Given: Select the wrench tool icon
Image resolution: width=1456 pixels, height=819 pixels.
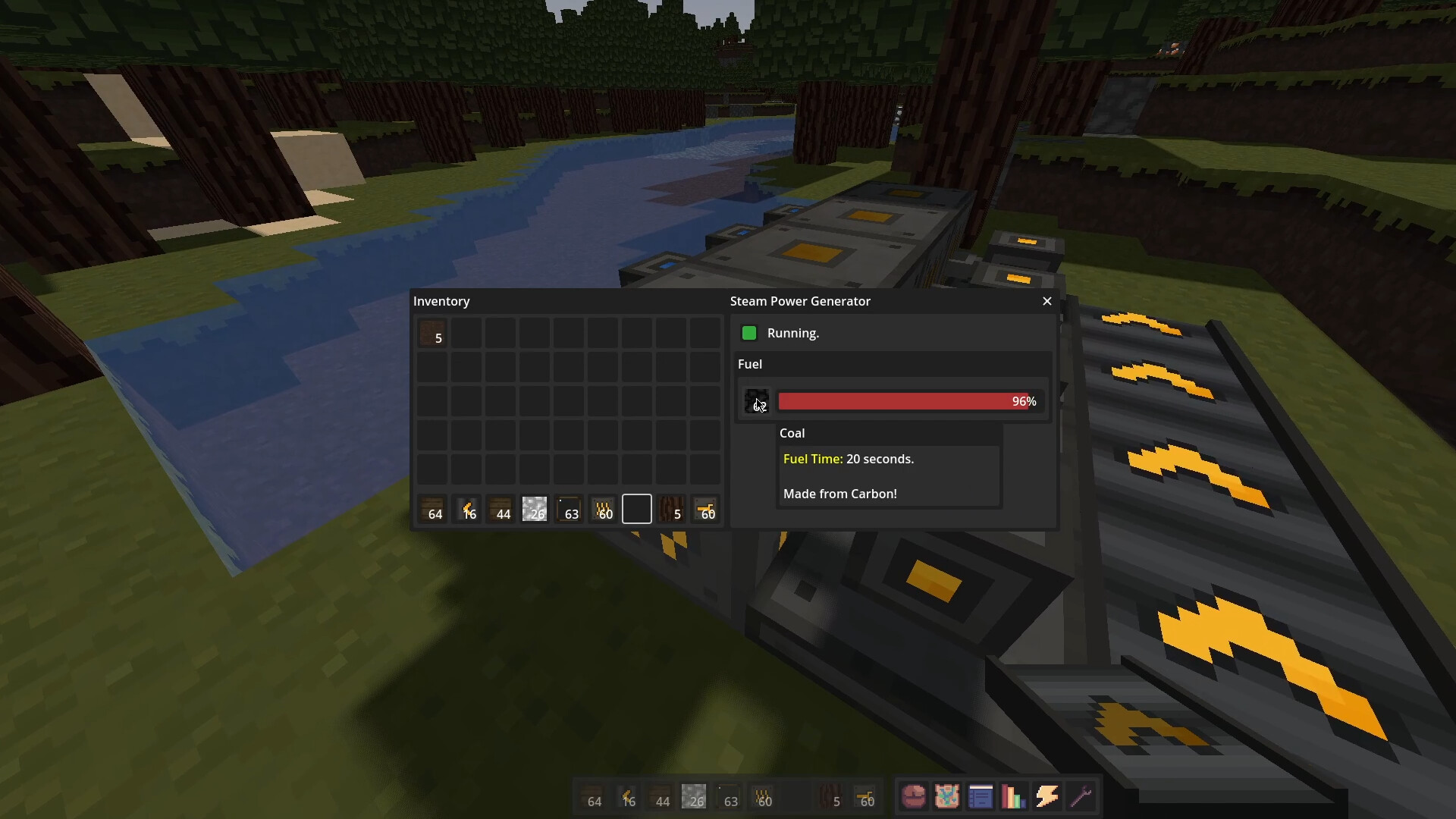Looking at the screenshot, I should pos(1081,796).
